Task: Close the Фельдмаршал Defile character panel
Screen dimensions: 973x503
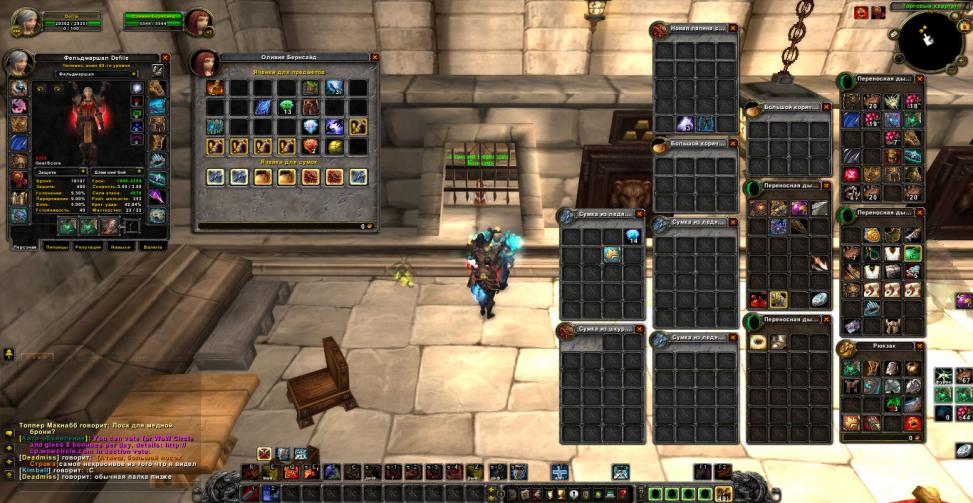Action: pyautogui.click(x=165, y=58)
